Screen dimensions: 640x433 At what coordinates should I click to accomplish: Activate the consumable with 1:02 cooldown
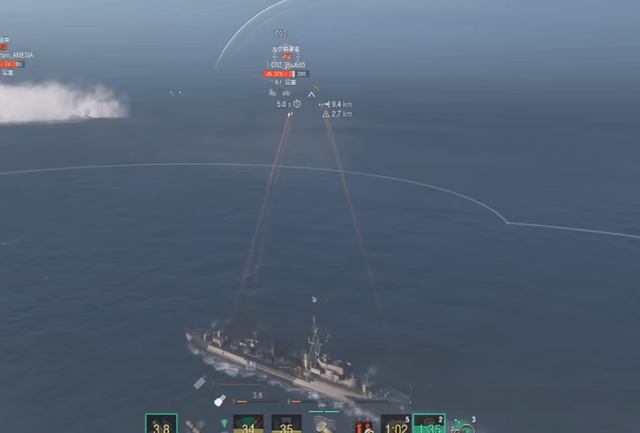point(395,425)
